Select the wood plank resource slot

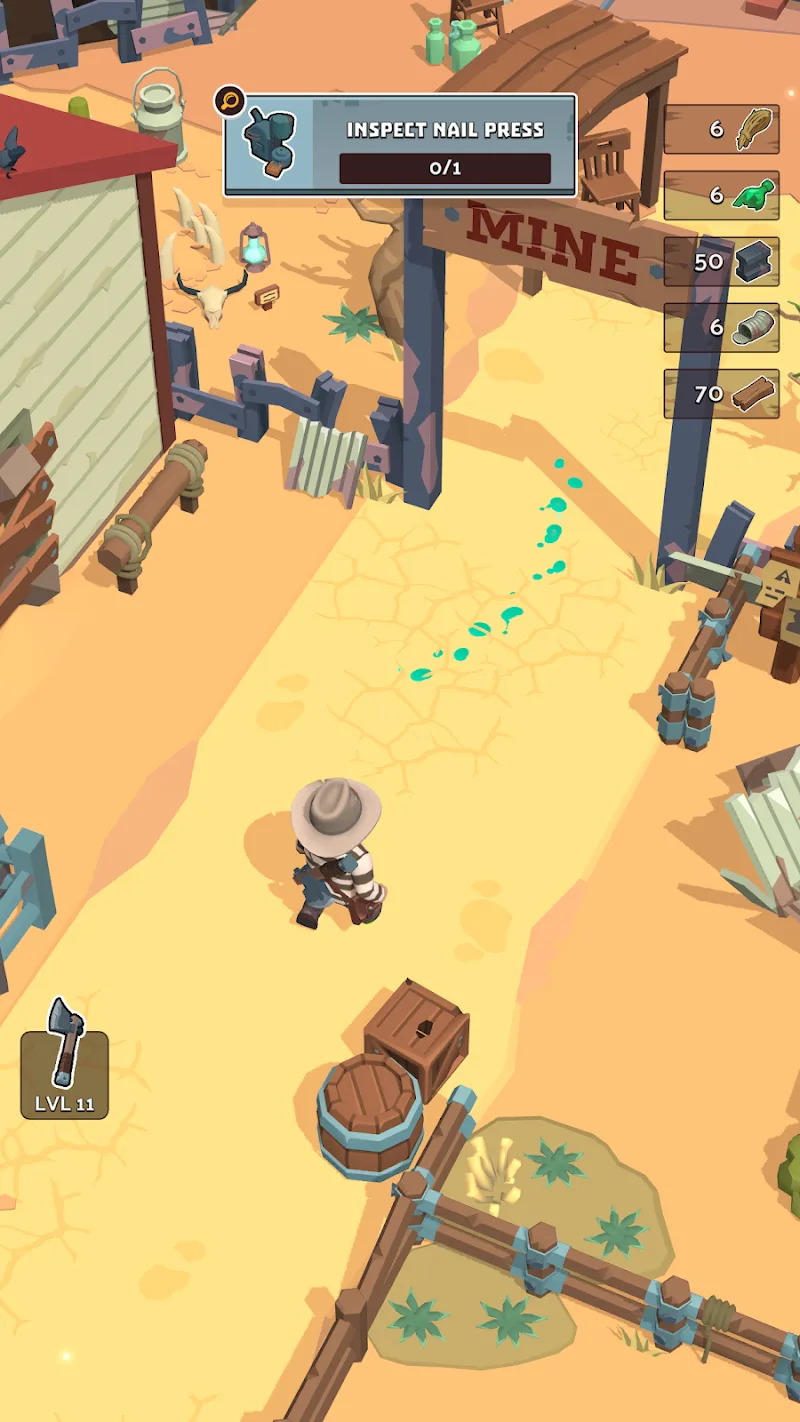click(721, 394)
